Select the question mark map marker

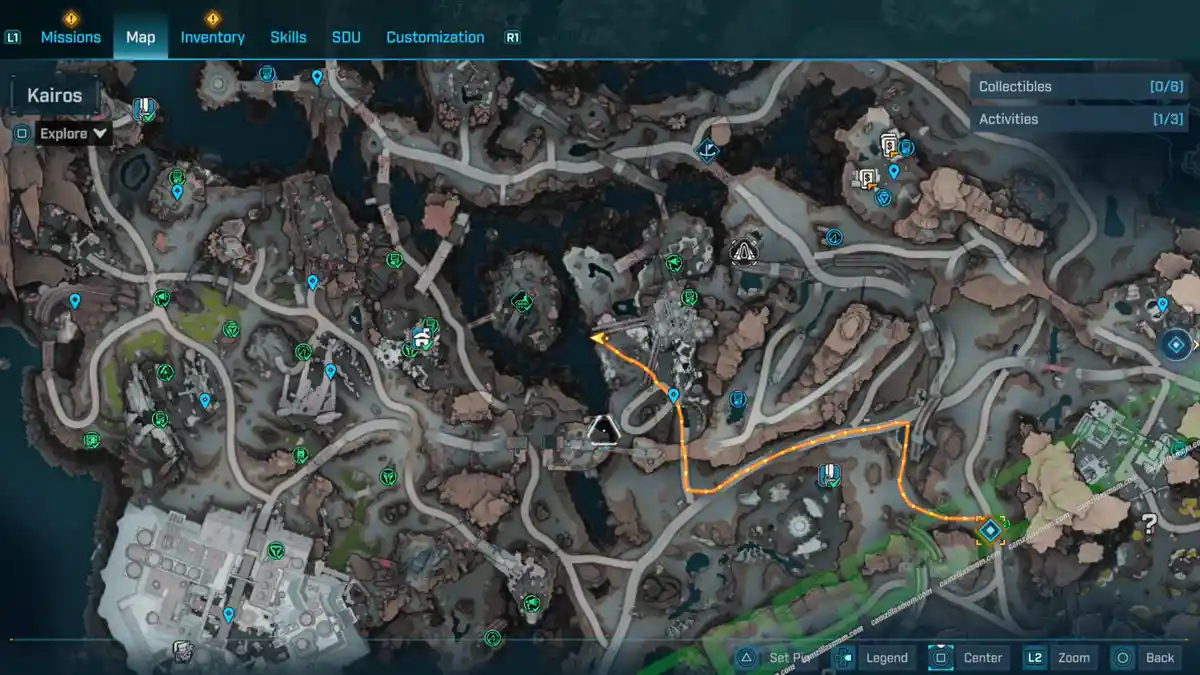(1150, 521)
